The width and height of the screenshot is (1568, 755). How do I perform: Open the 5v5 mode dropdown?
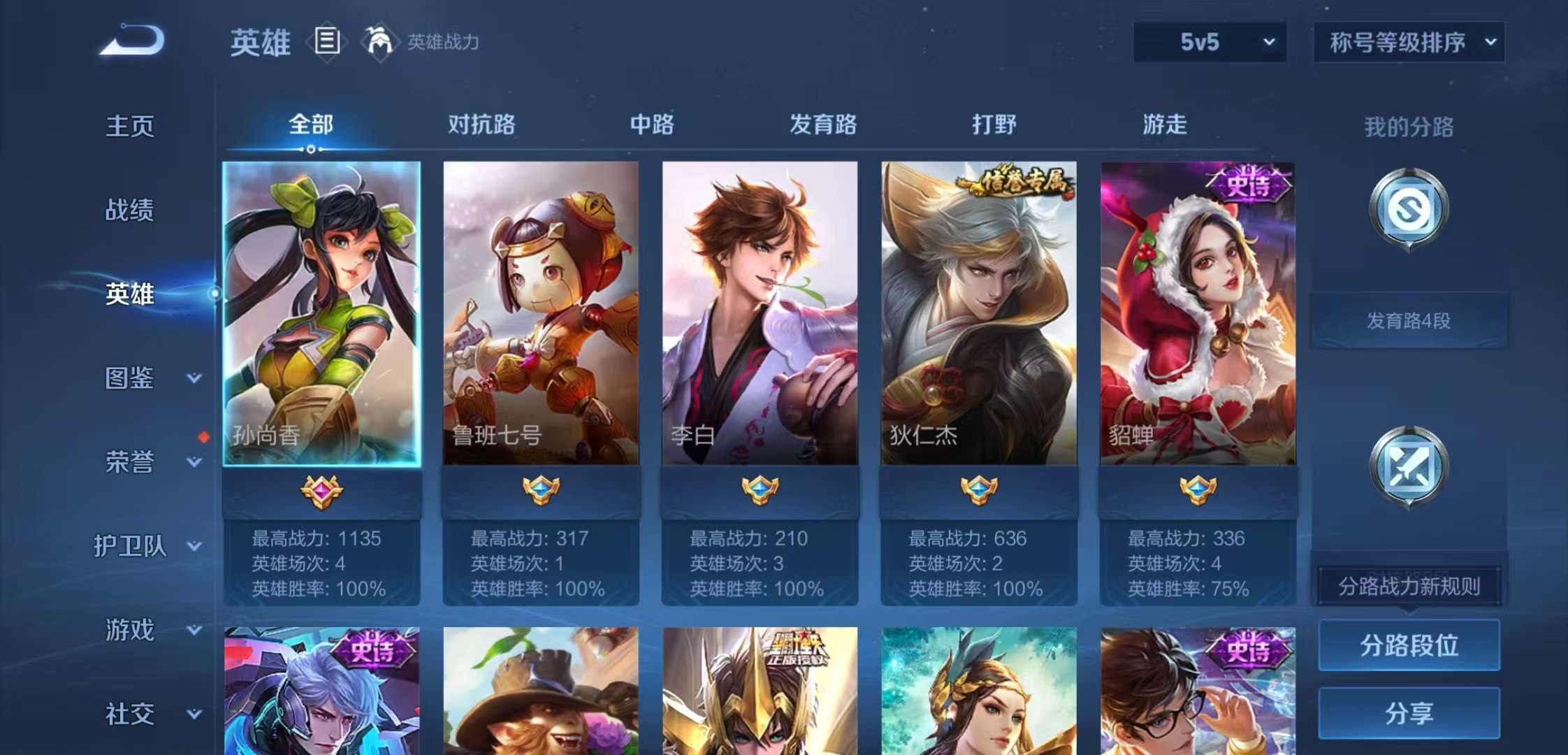tap(1209, 42)
